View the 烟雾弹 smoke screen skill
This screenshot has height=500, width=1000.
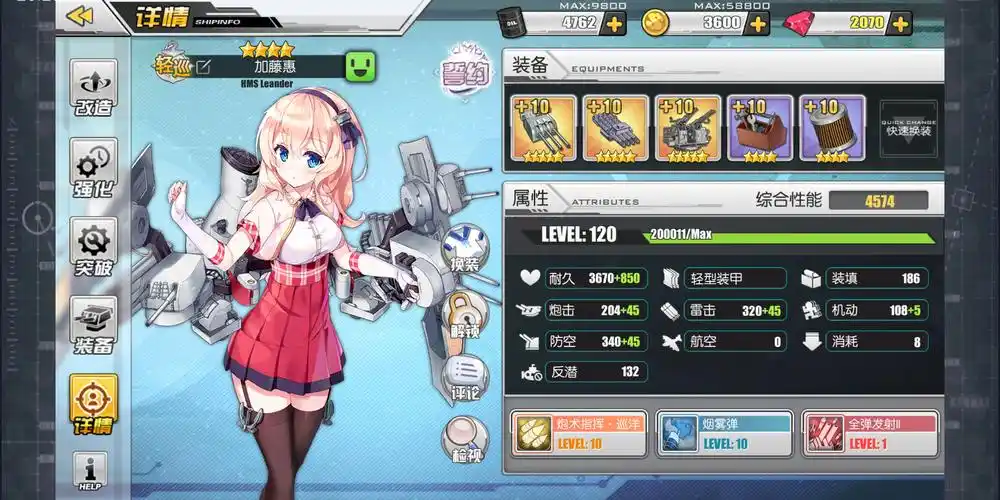point(723,433)
